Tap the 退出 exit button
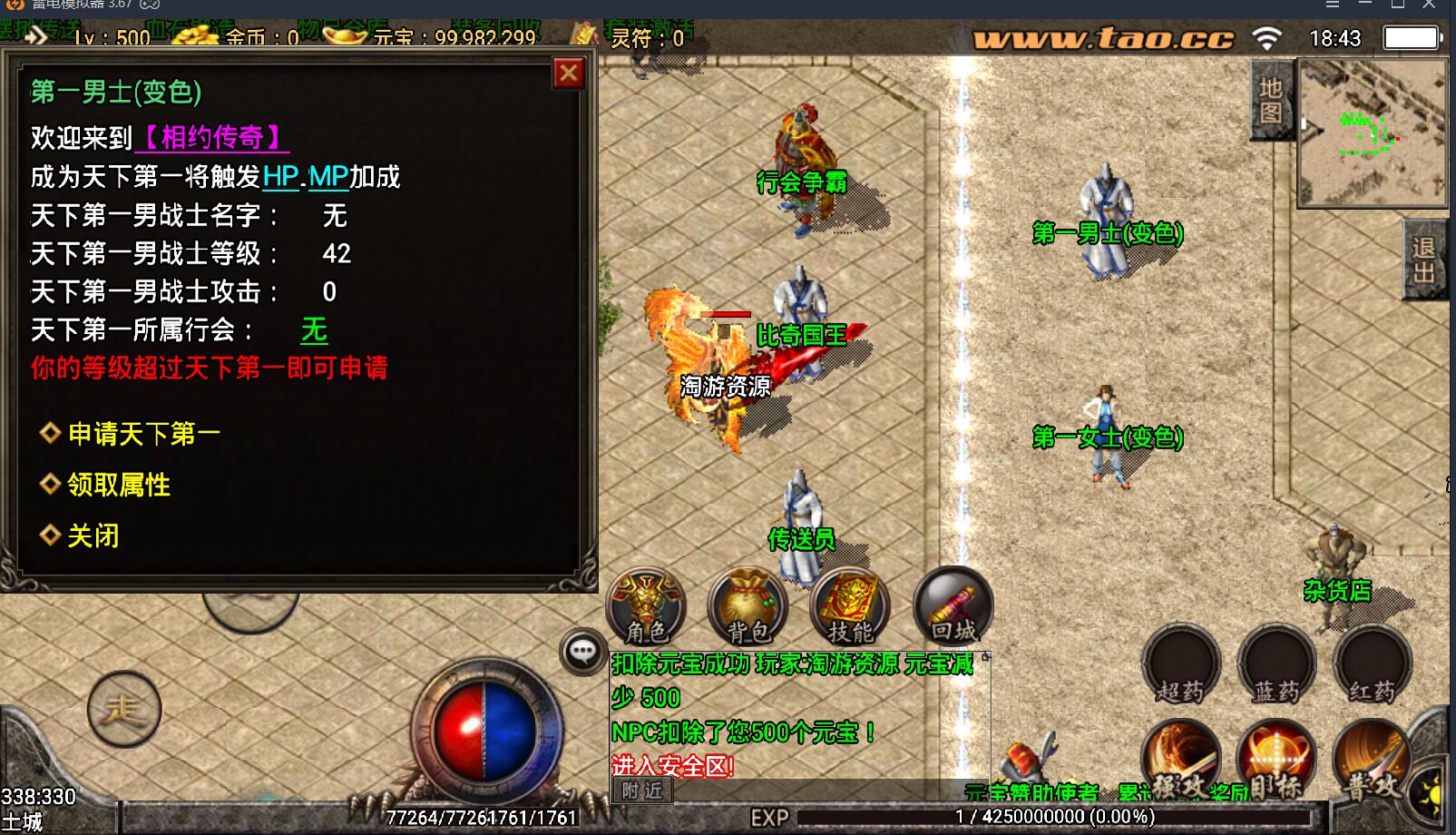Image resolution: width=1456 pixels, height=835 pixels. click(1423, 260)
